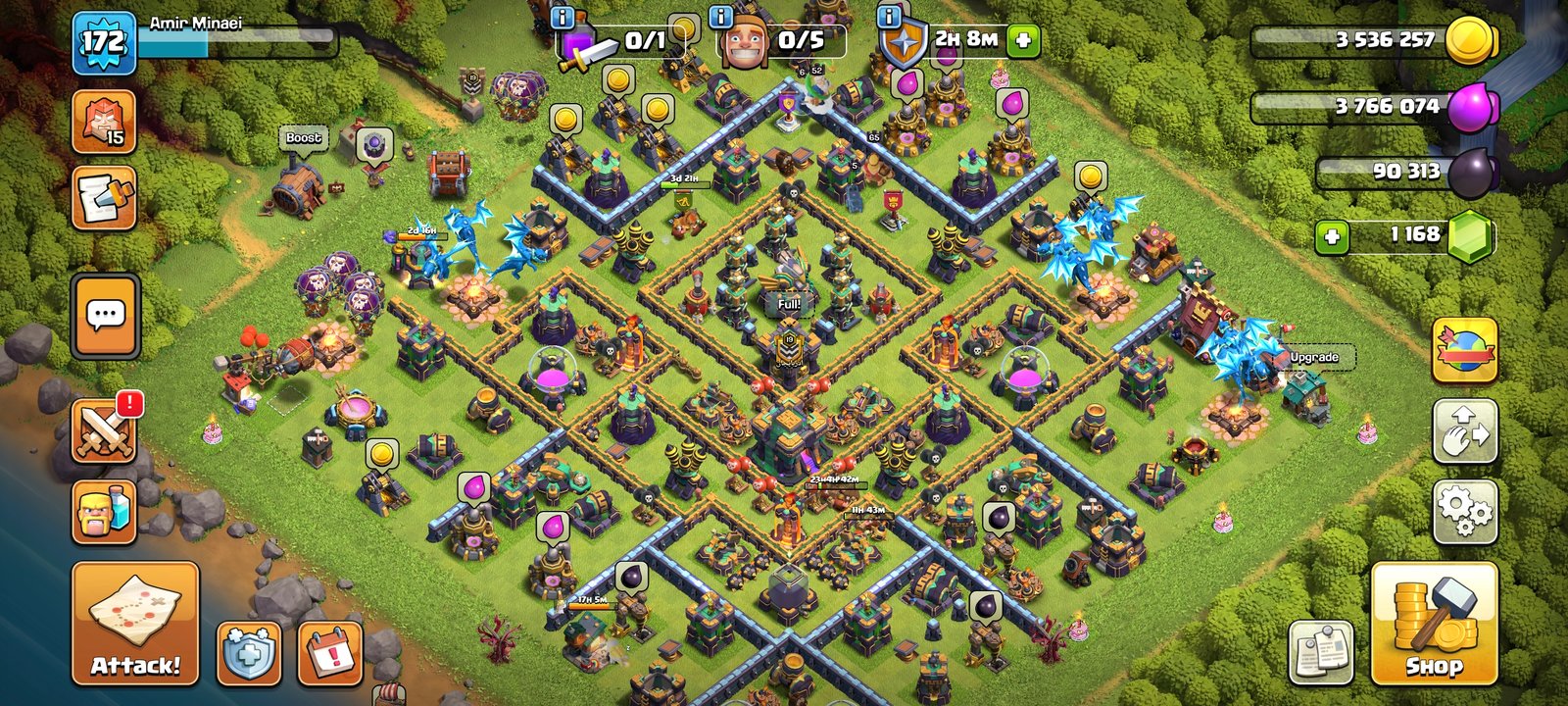The image size is (1568, 706).
Task: Show info for the 0/1 laboratory slot
Action: point(563,17)
